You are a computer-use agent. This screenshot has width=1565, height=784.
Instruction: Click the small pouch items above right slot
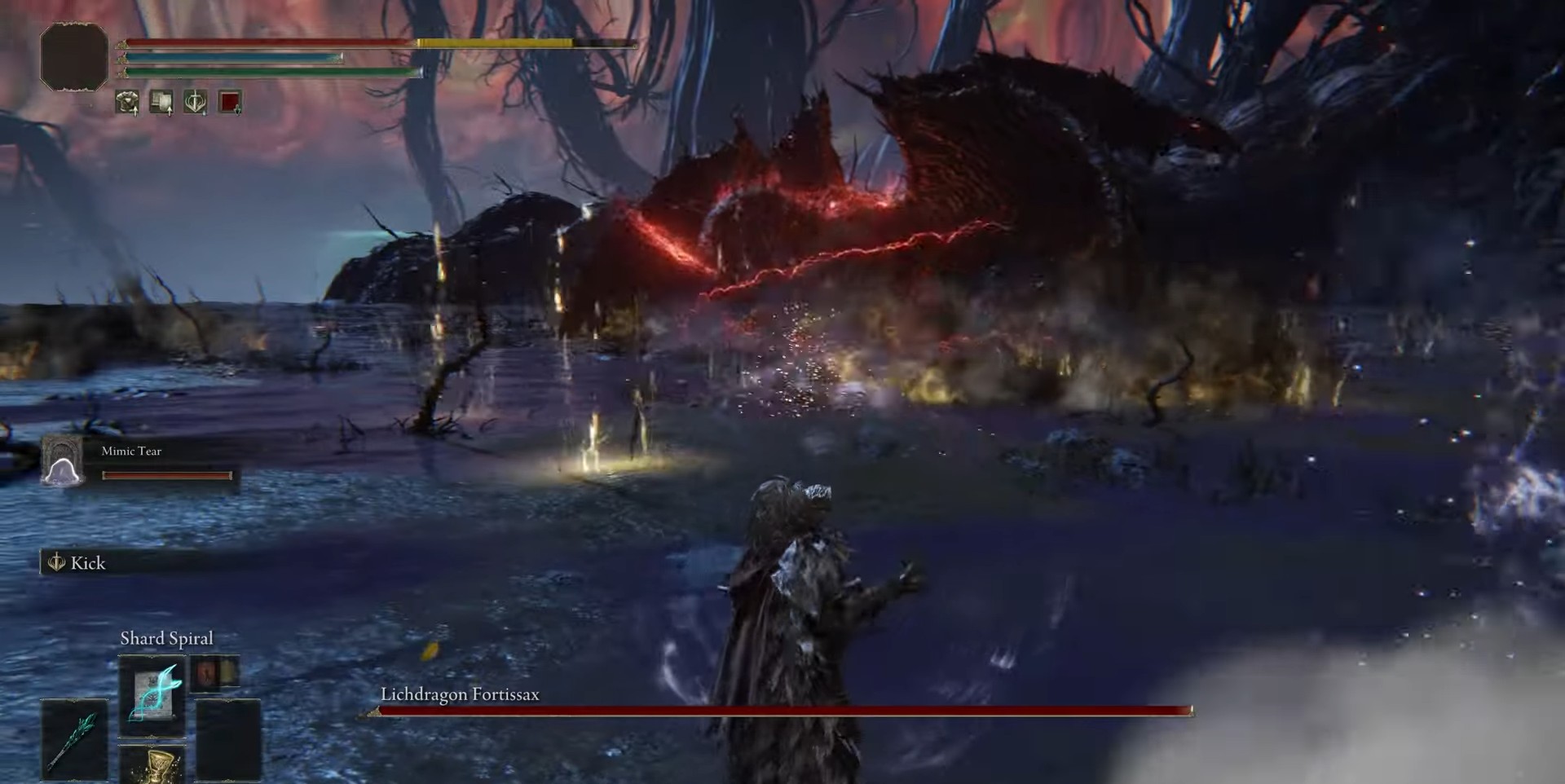(x=215, y=673)
